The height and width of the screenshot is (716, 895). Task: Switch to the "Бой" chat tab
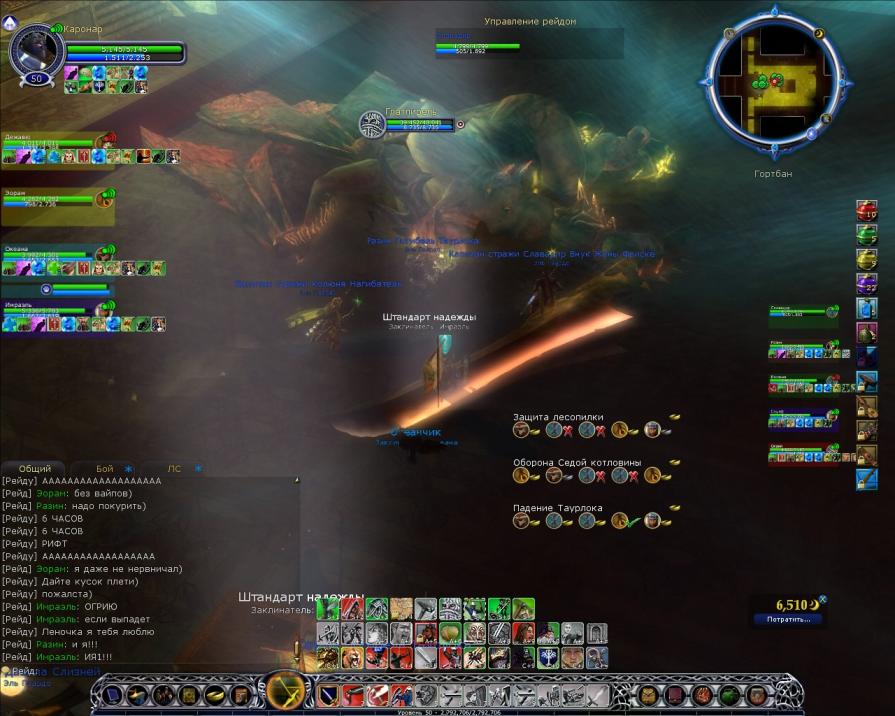coord(105,468)
